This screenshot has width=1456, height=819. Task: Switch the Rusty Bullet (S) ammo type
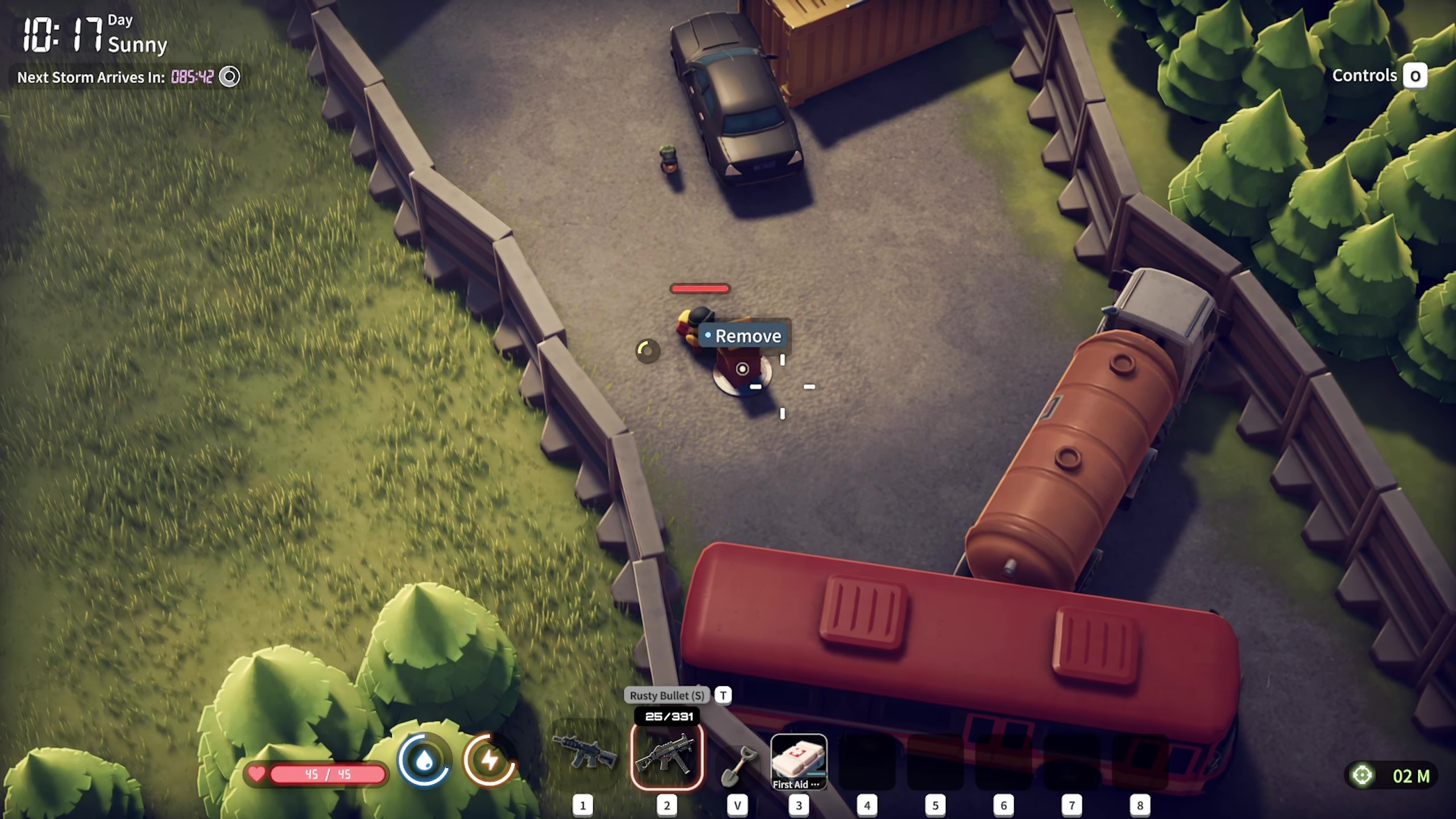tap(723, 695)
